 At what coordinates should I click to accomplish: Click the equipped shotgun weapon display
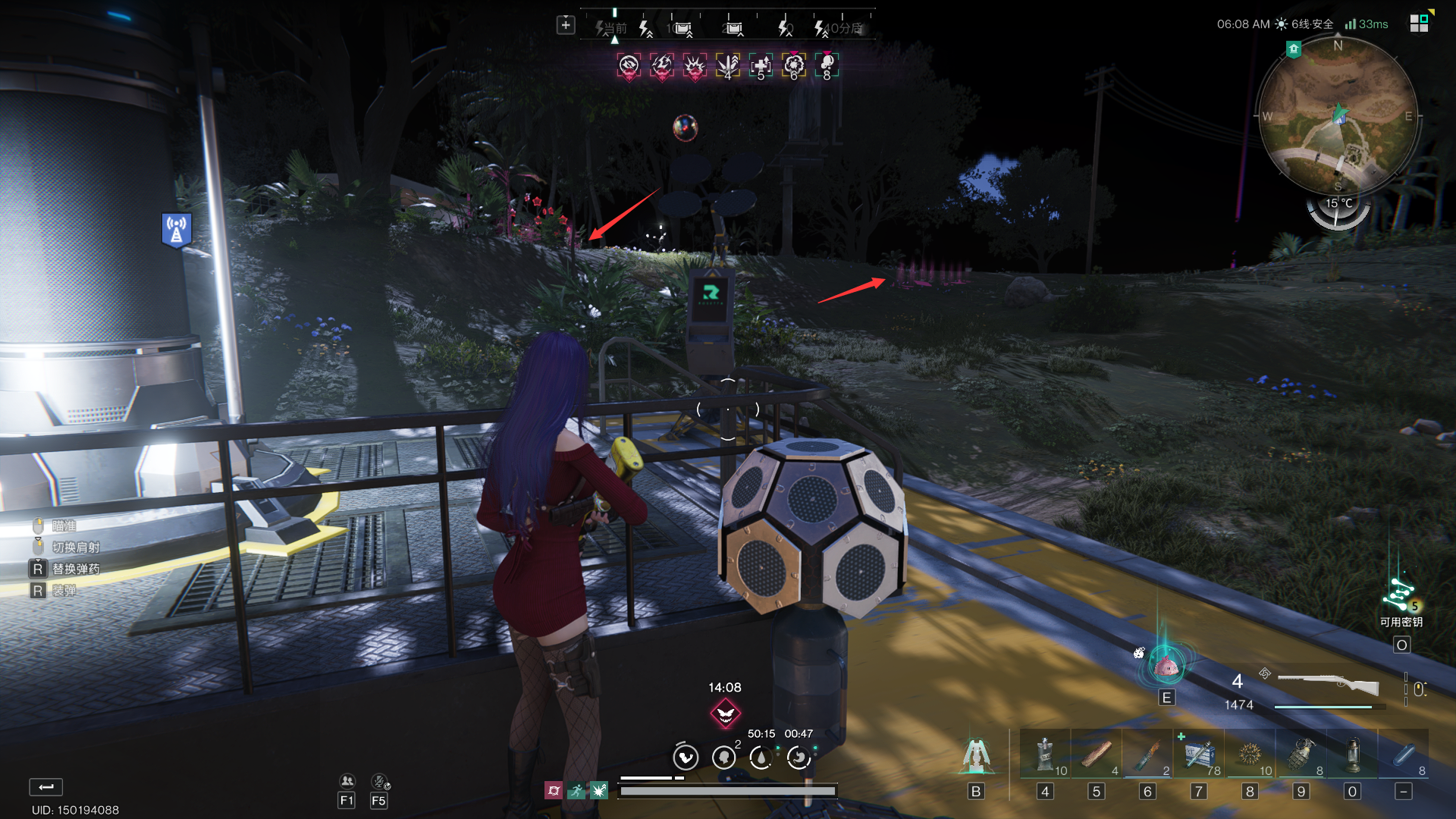tap(1328, 686)
